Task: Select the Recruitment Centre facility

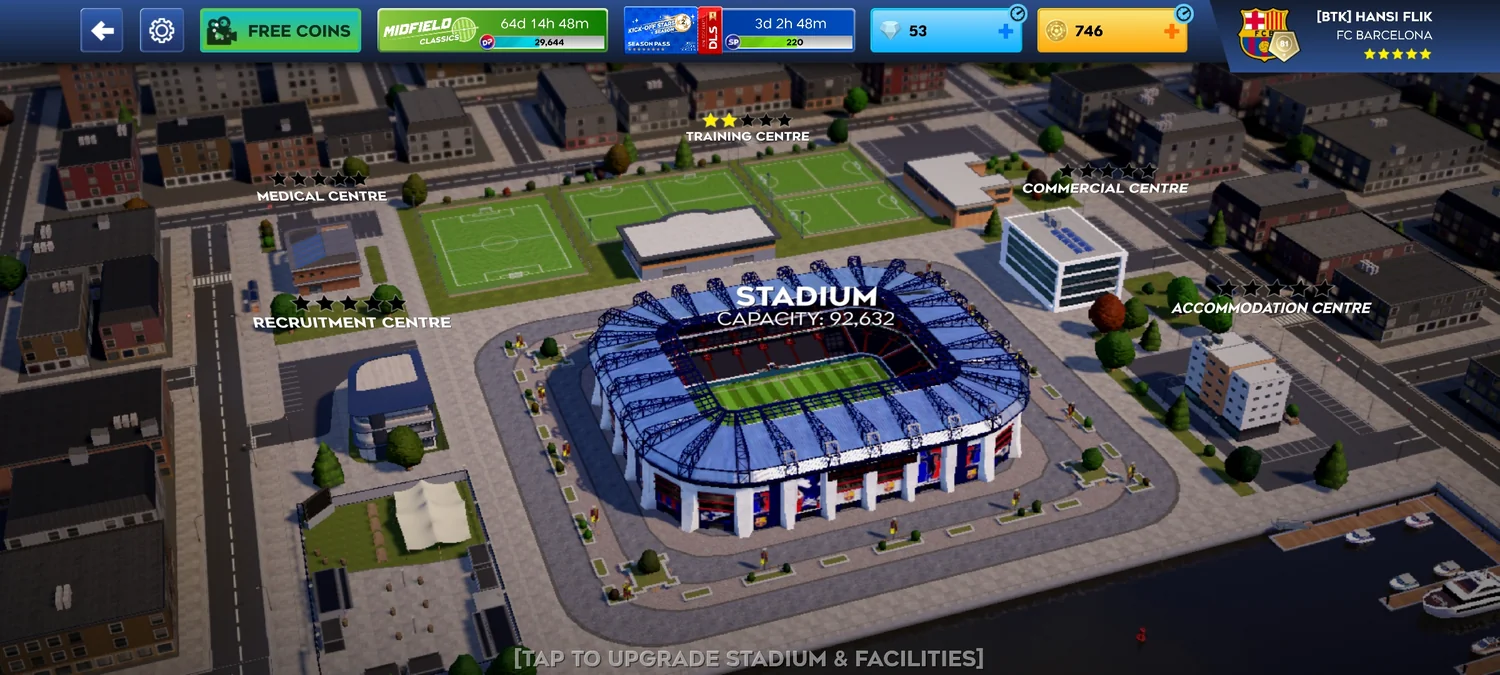Action: click(351, 322)
